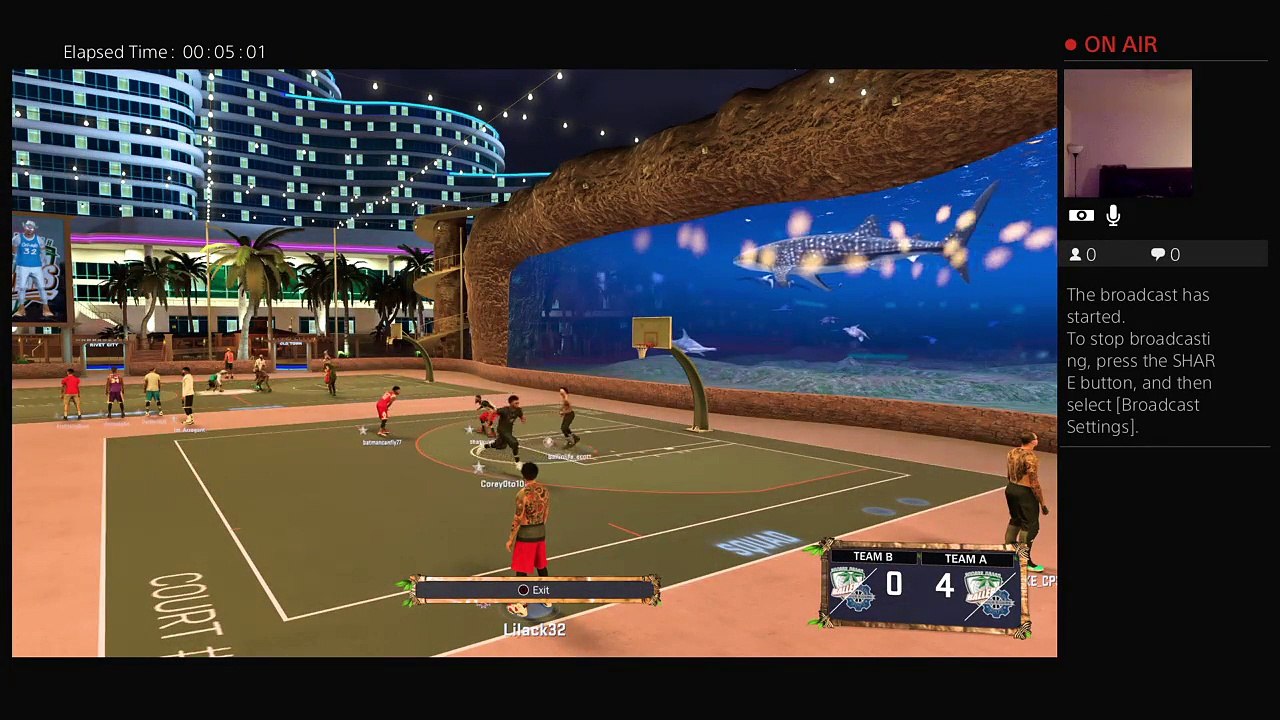Image resolution: width=1280 pixels, height=720 pixels.
Task: Toggle the broadcast camera icon
Action: click(1080, 215)
